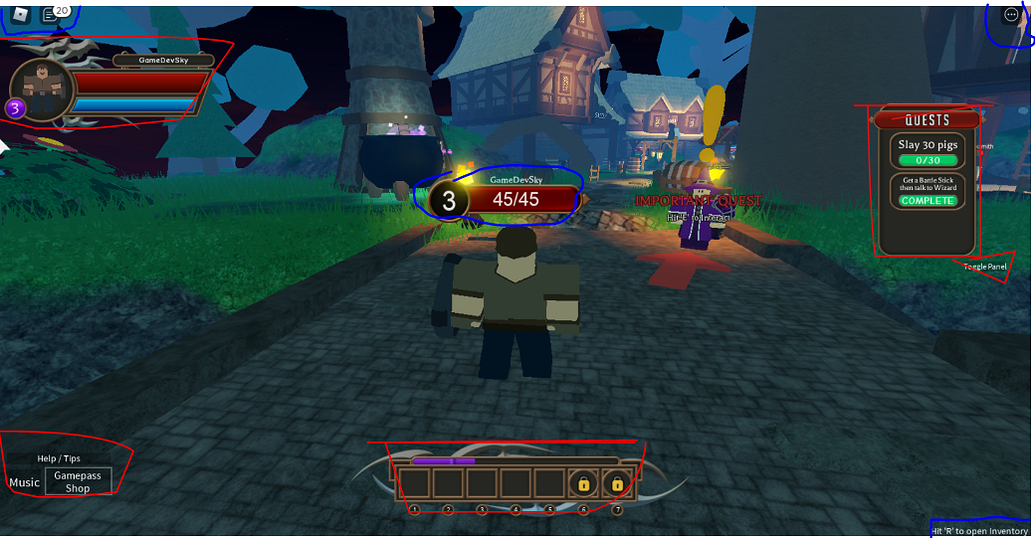Image resolution: width=1035 pixels, height=538 pixels.
Task: Click Toggle Panel under the quests
Action: [x=985, y=267]
